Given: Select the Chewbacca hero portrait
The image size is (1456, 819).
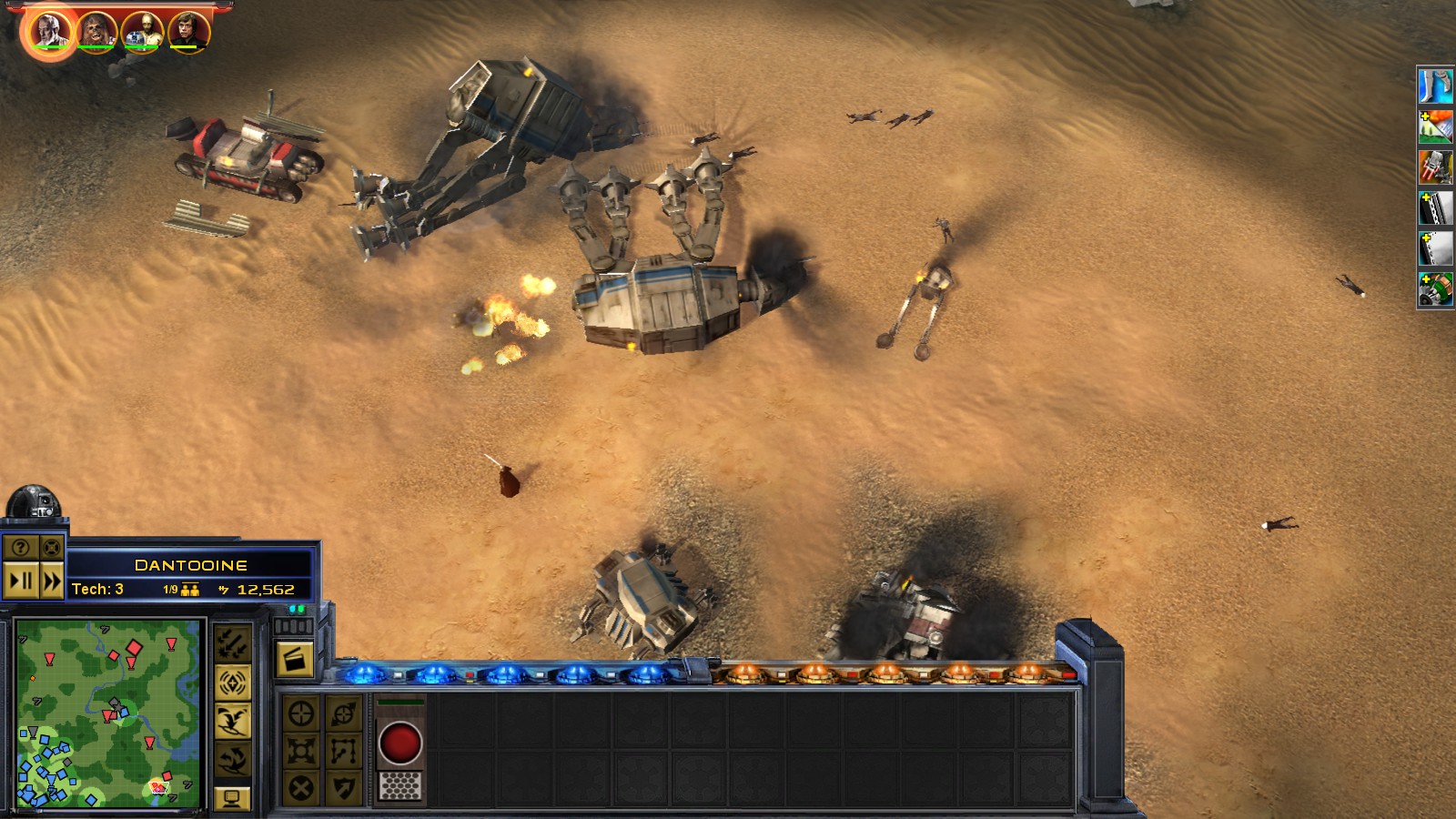Looking at the screenshot, I should [x=96, y=31].
